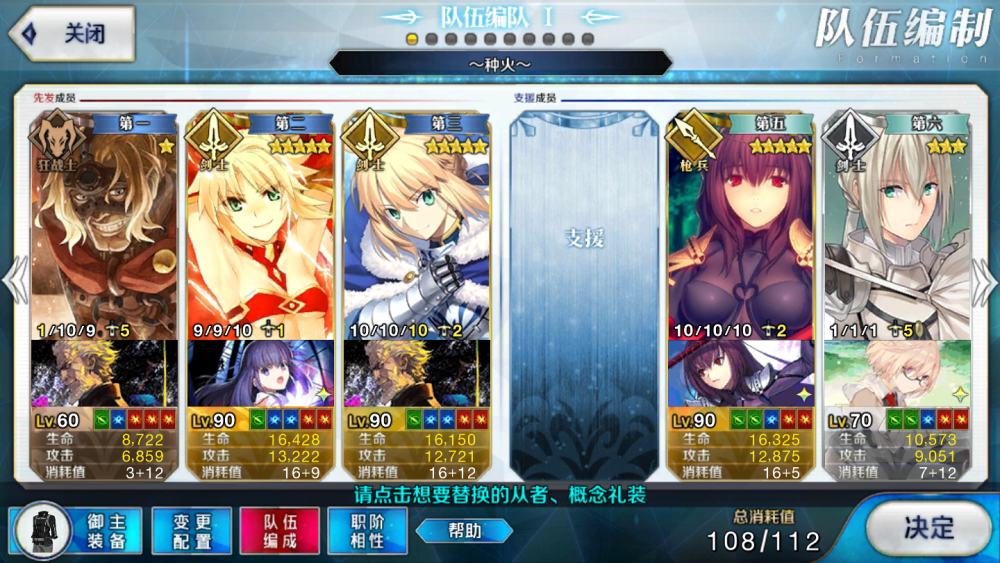Switch to the next party with right arrow
This screenshot has height=563, width=1000.
[986, 280]
